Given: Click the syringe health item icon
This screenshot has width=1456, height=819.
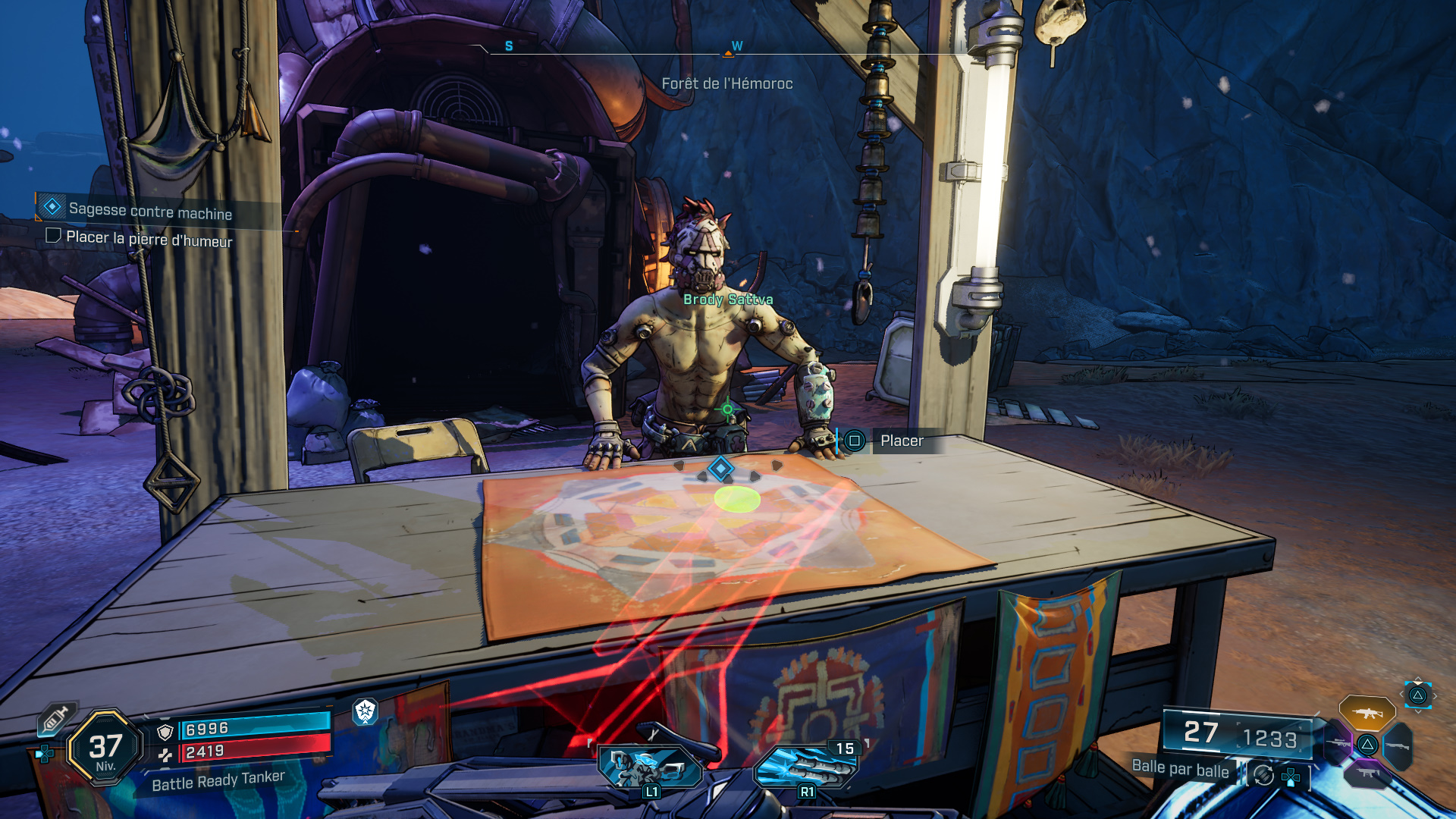Looking at the screenshot, I should coord(56,718).
